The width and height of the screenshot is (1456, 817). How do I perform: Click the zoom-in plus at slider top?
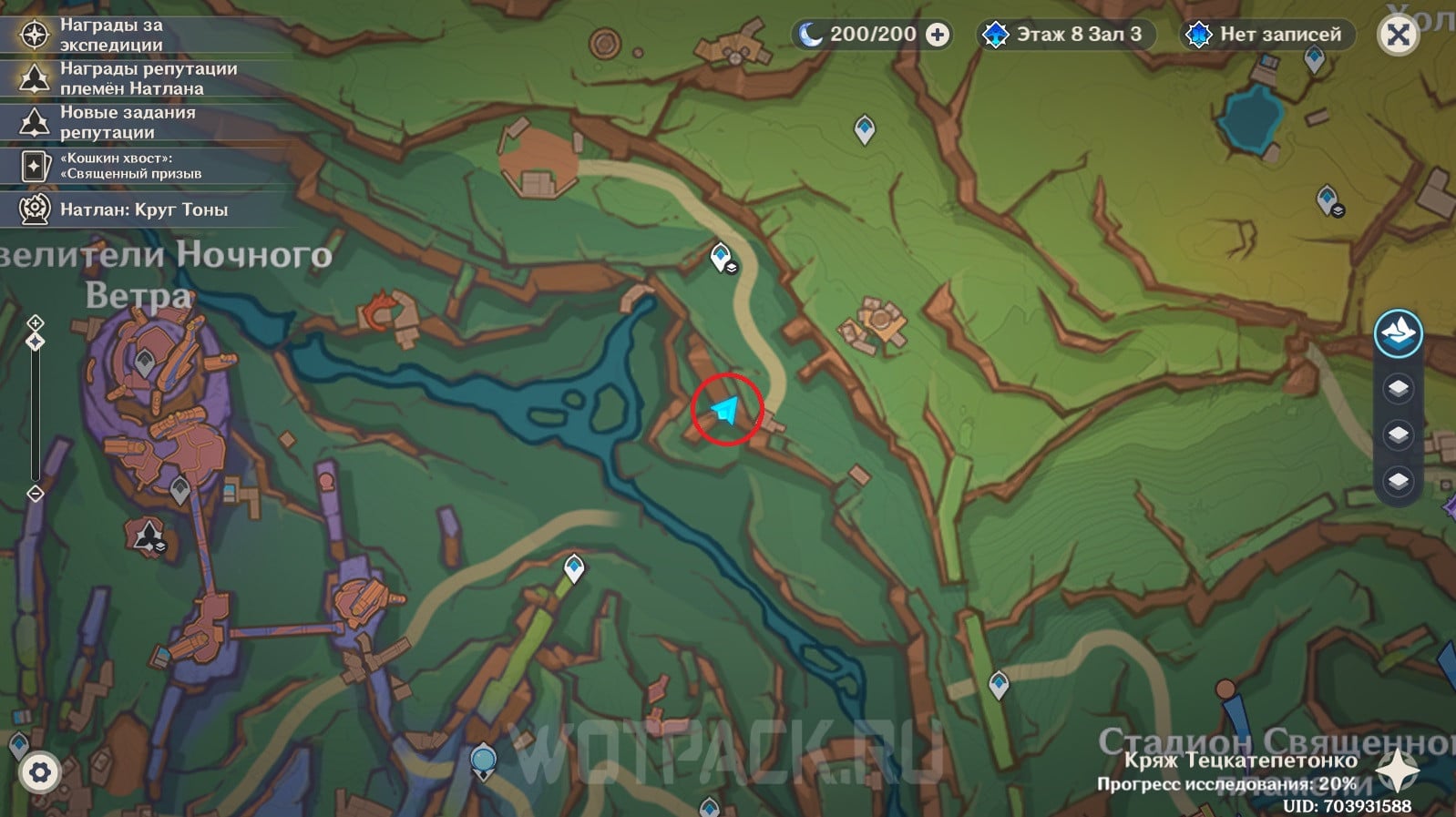pyautogui.click(x=36, y=323)
